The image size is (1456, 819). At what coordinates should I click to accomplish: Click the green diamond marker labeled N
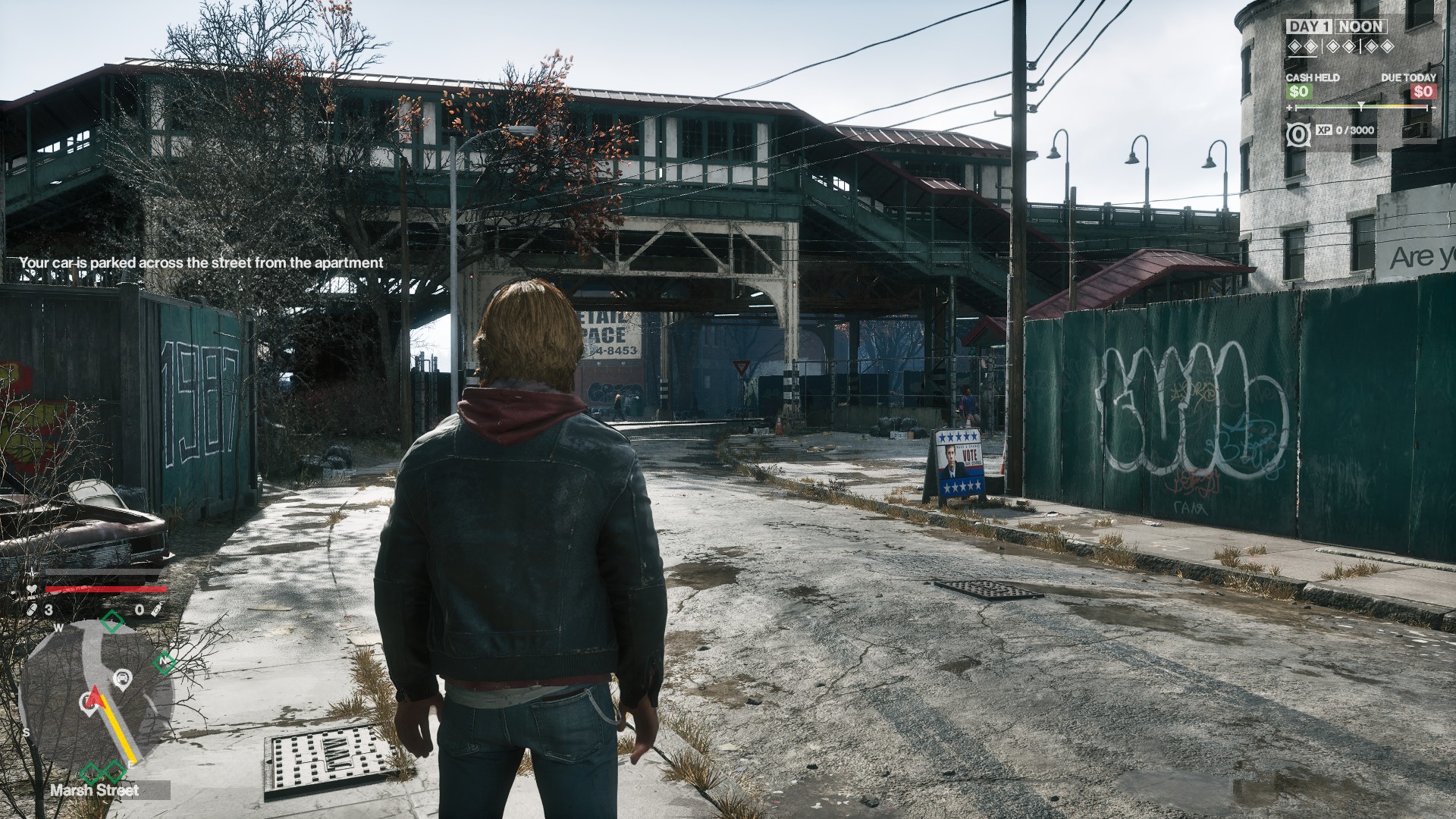click(163, 662)
